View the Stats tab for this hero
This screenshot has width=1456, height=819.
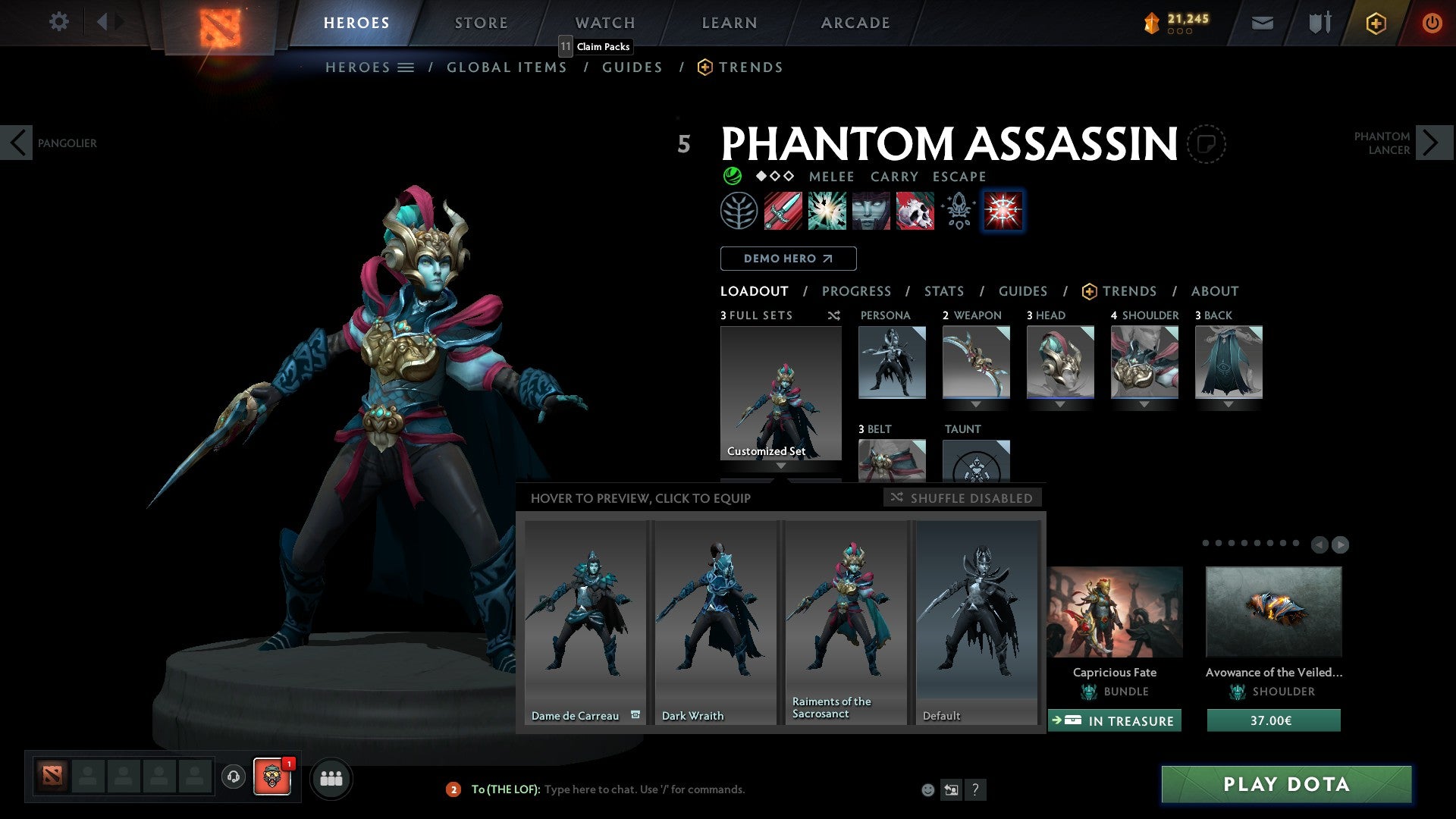(x=943, y=291)
